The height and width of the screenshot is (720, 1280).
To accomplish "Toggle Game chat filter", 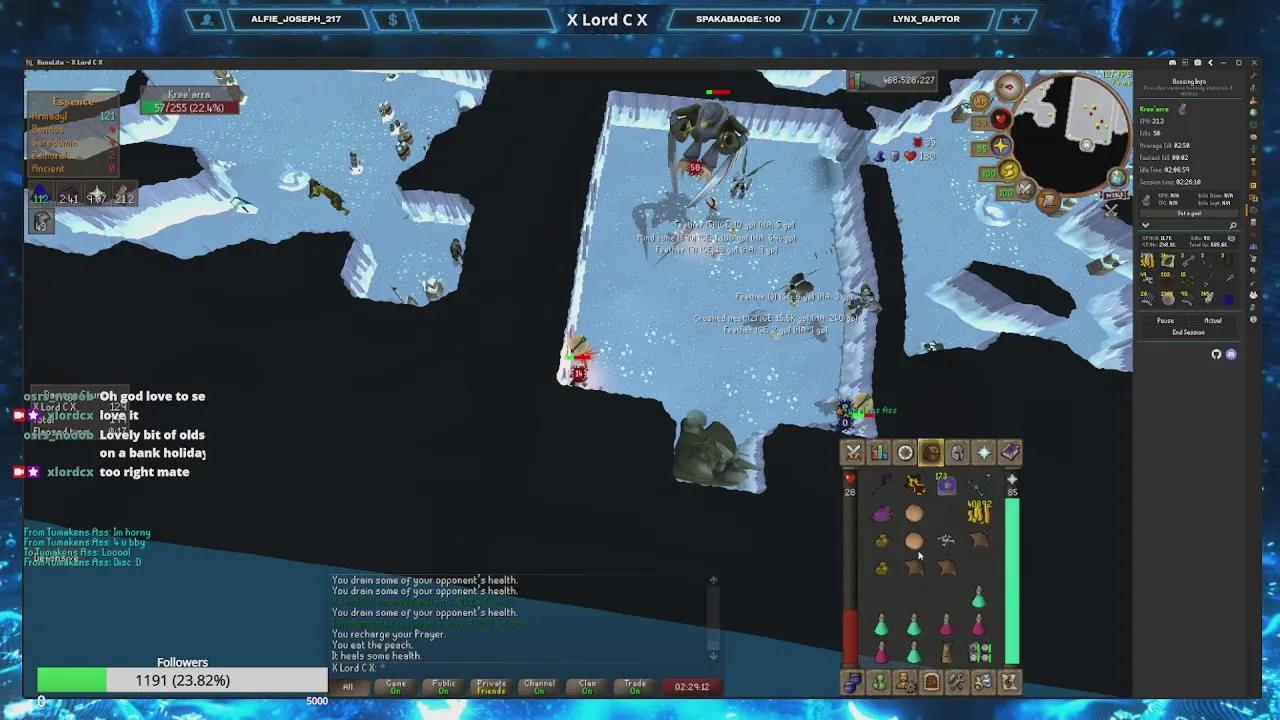I will click(x=395, y=687).
